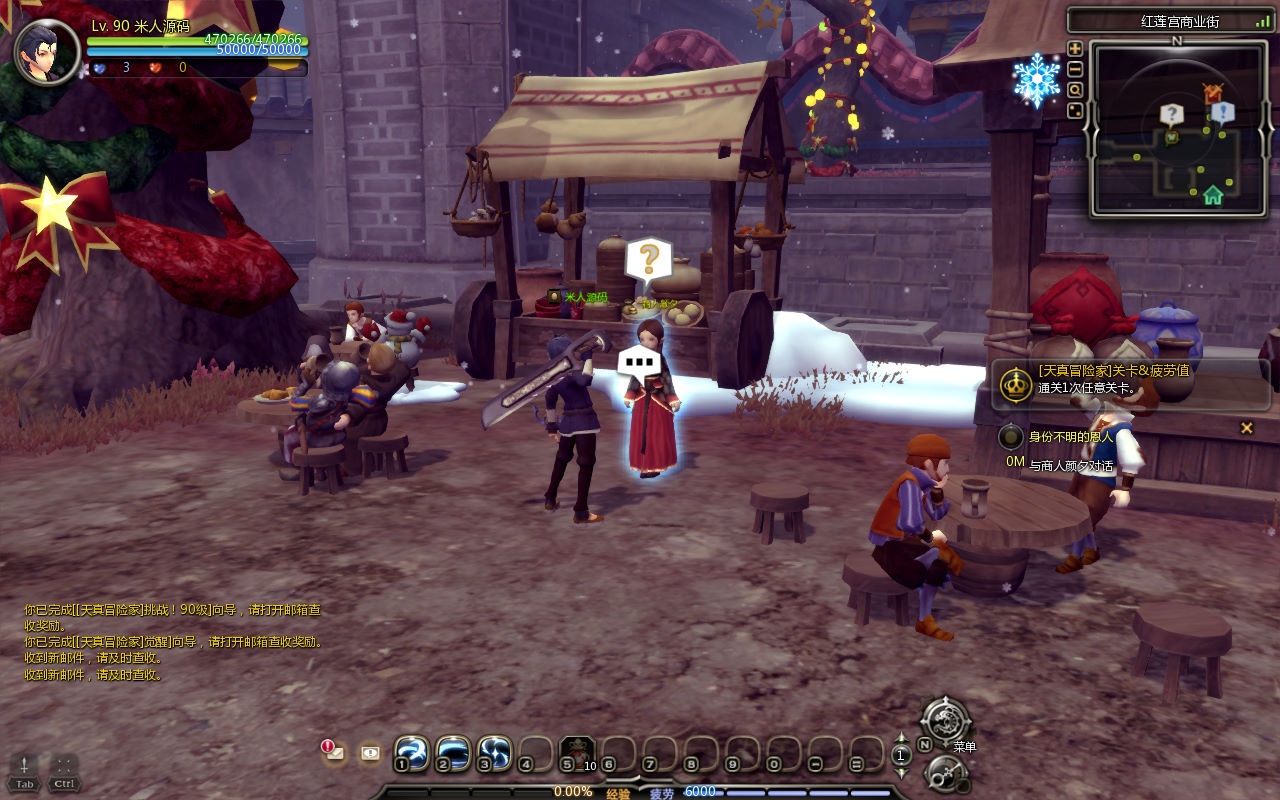Use the skill in hotbar slot 2
Screen dimensions: 1280x800
click(x=453, y=753)
